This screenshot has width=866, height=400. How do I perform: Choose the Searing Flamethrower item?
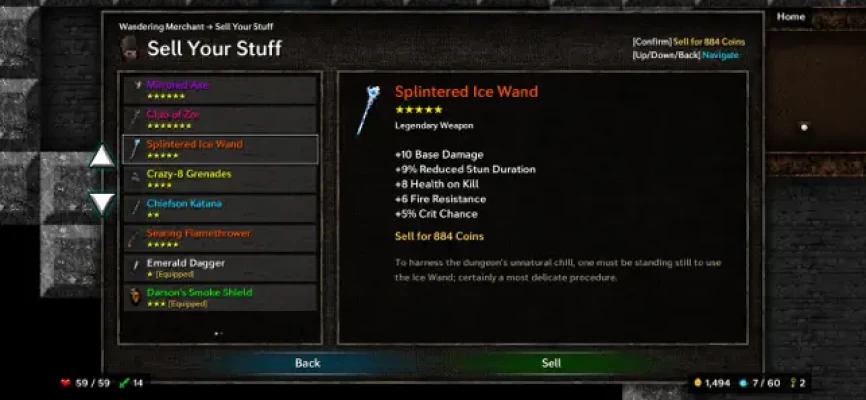[220, 238]
